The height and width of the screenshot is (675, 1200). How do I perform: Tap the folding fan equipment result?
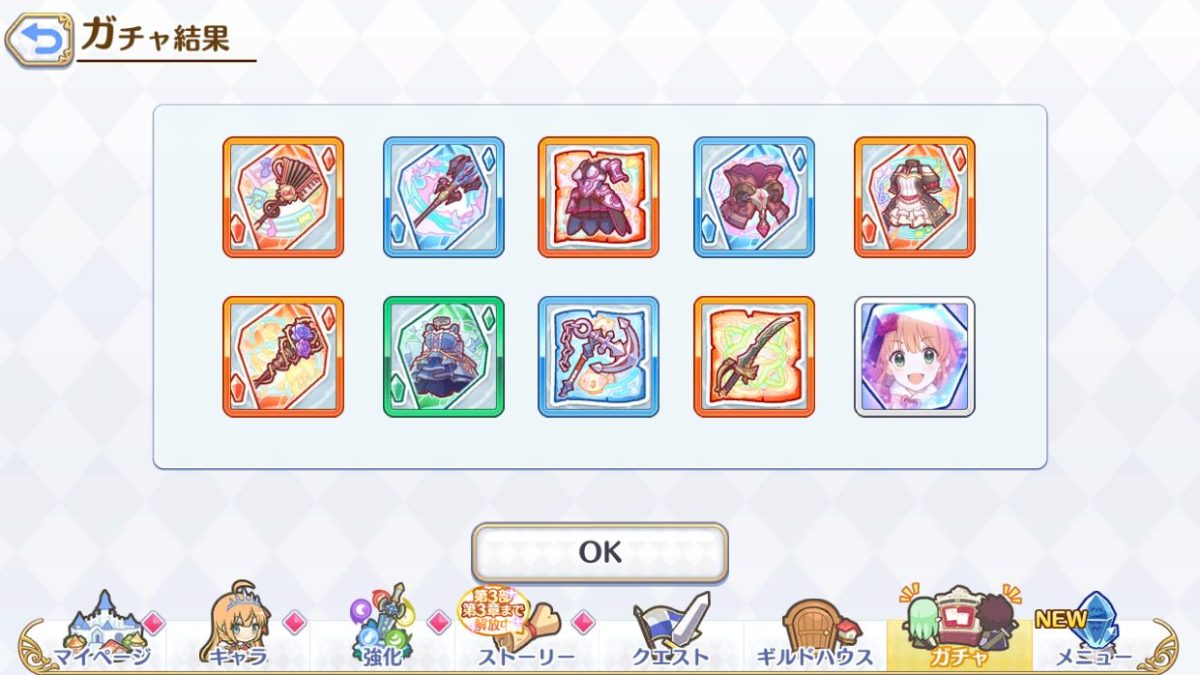[x=283, y=197]
